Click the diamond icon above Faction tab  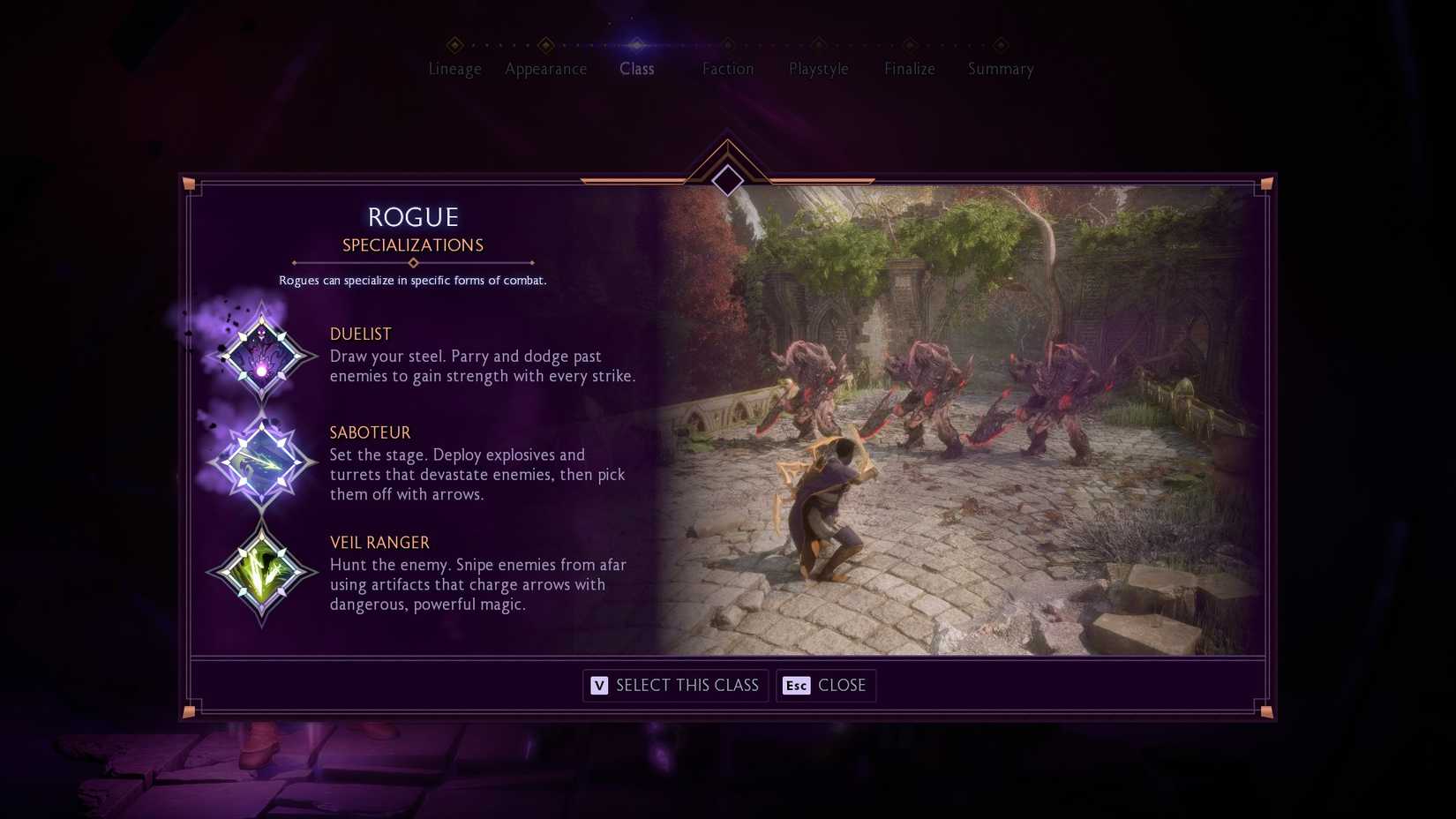pos(728,43)
